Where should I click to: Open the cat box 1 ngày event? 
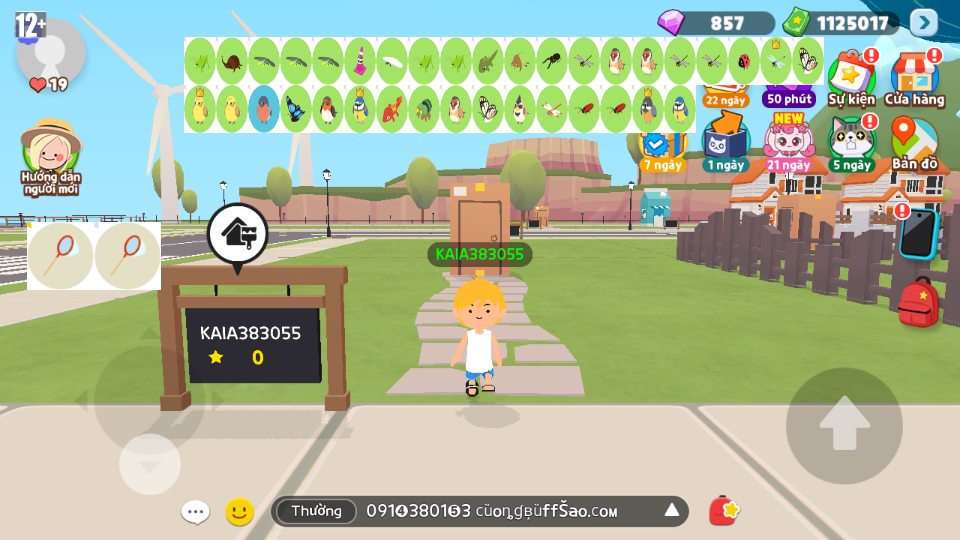coord(724,142)
